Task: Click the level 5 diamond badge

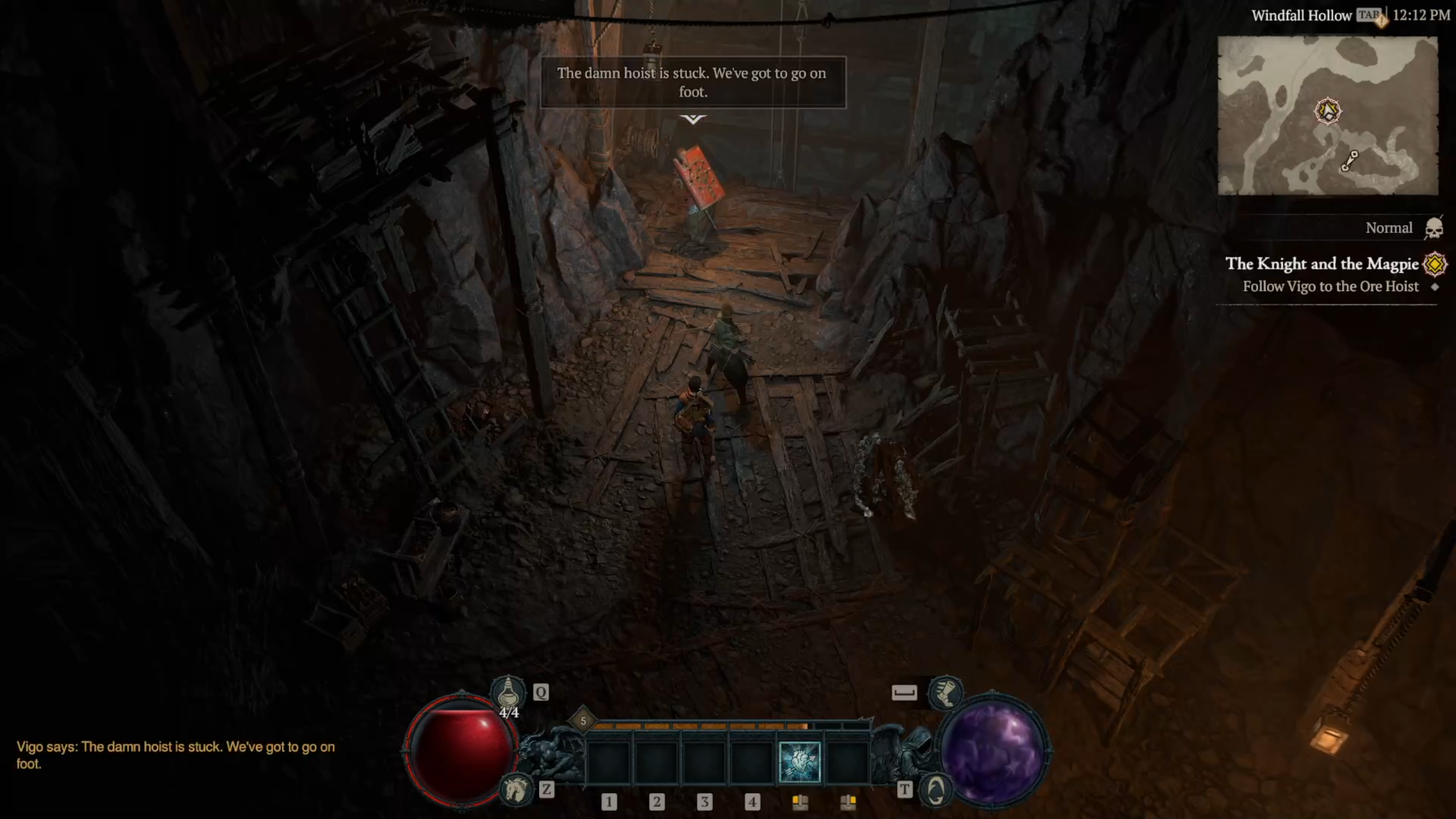Action: tap(583, 721)
